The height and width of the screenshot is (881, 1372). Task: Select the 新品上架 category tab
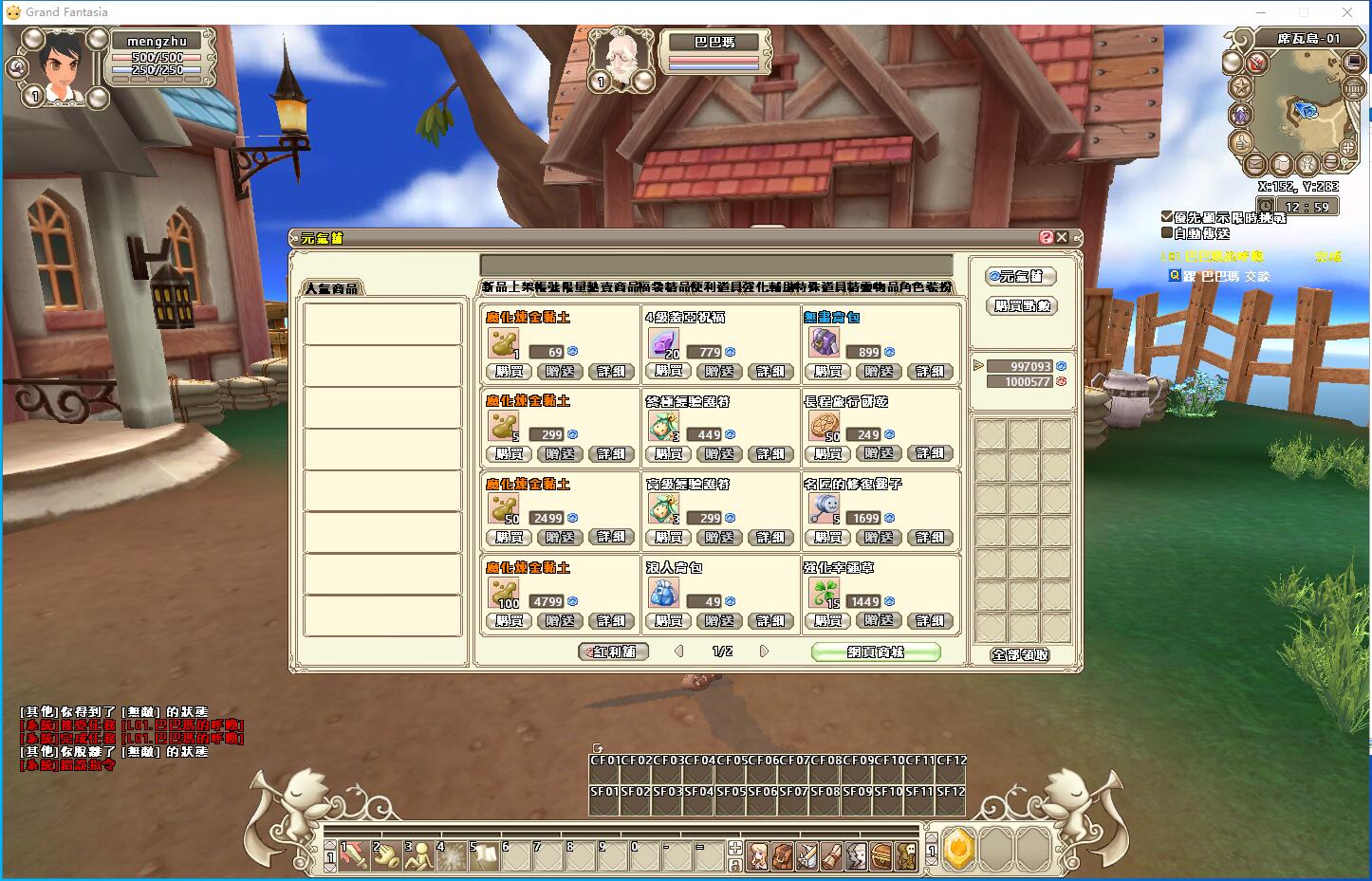click(x=507, y=286)
